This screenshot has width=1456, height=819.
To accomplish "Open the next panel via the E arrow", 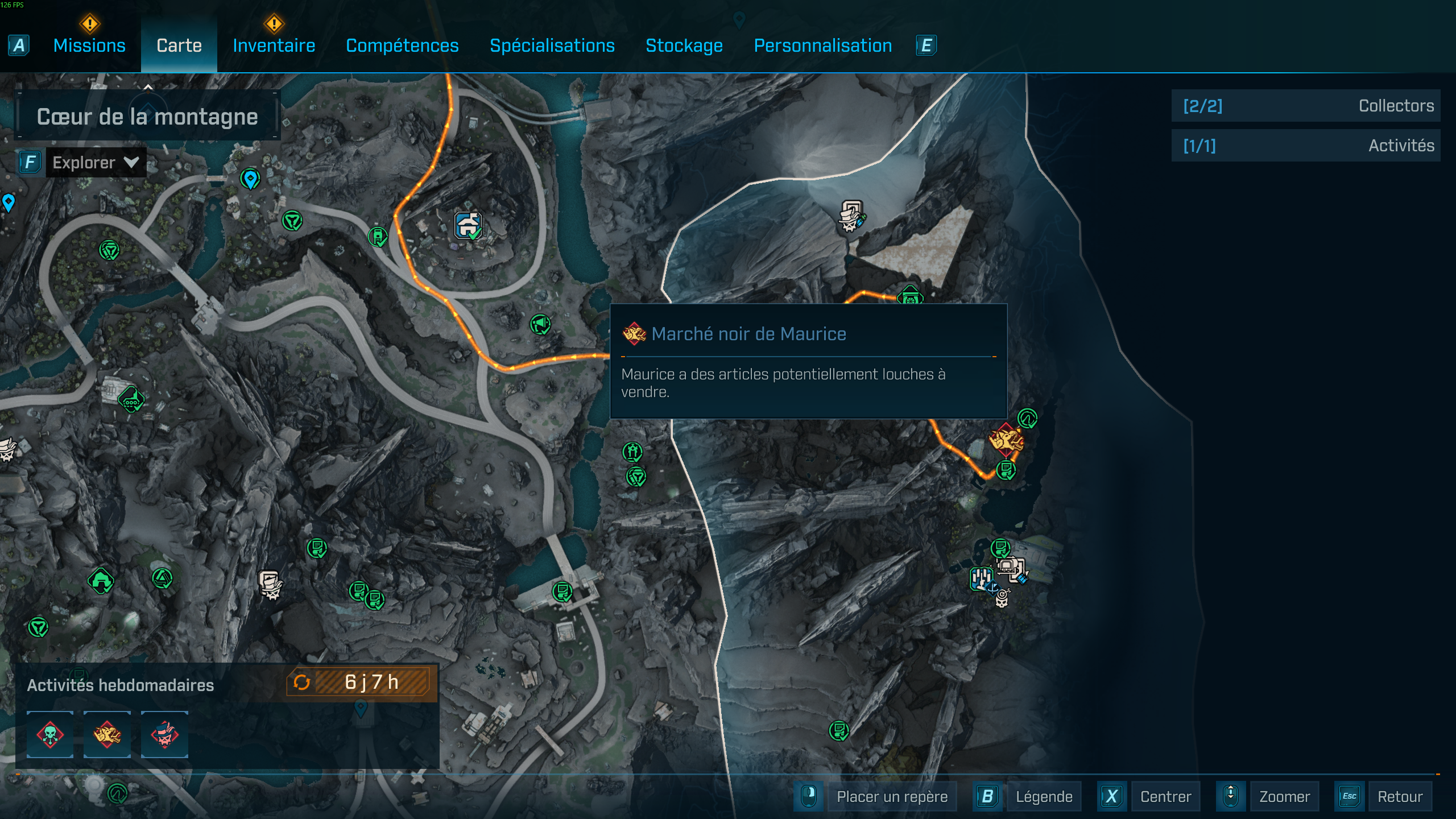I will [925, 45].
